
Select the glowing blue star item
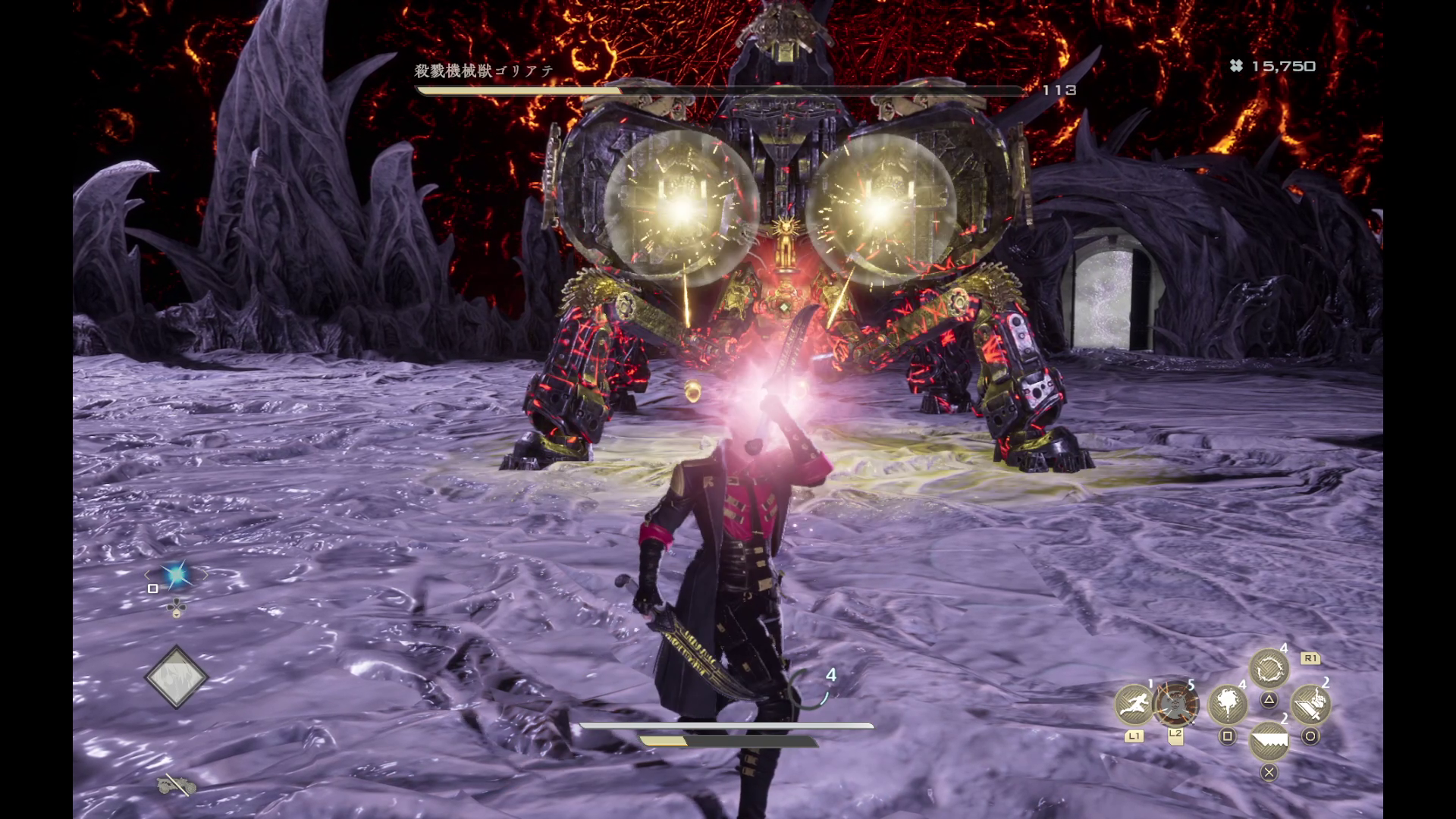(177, 576)
